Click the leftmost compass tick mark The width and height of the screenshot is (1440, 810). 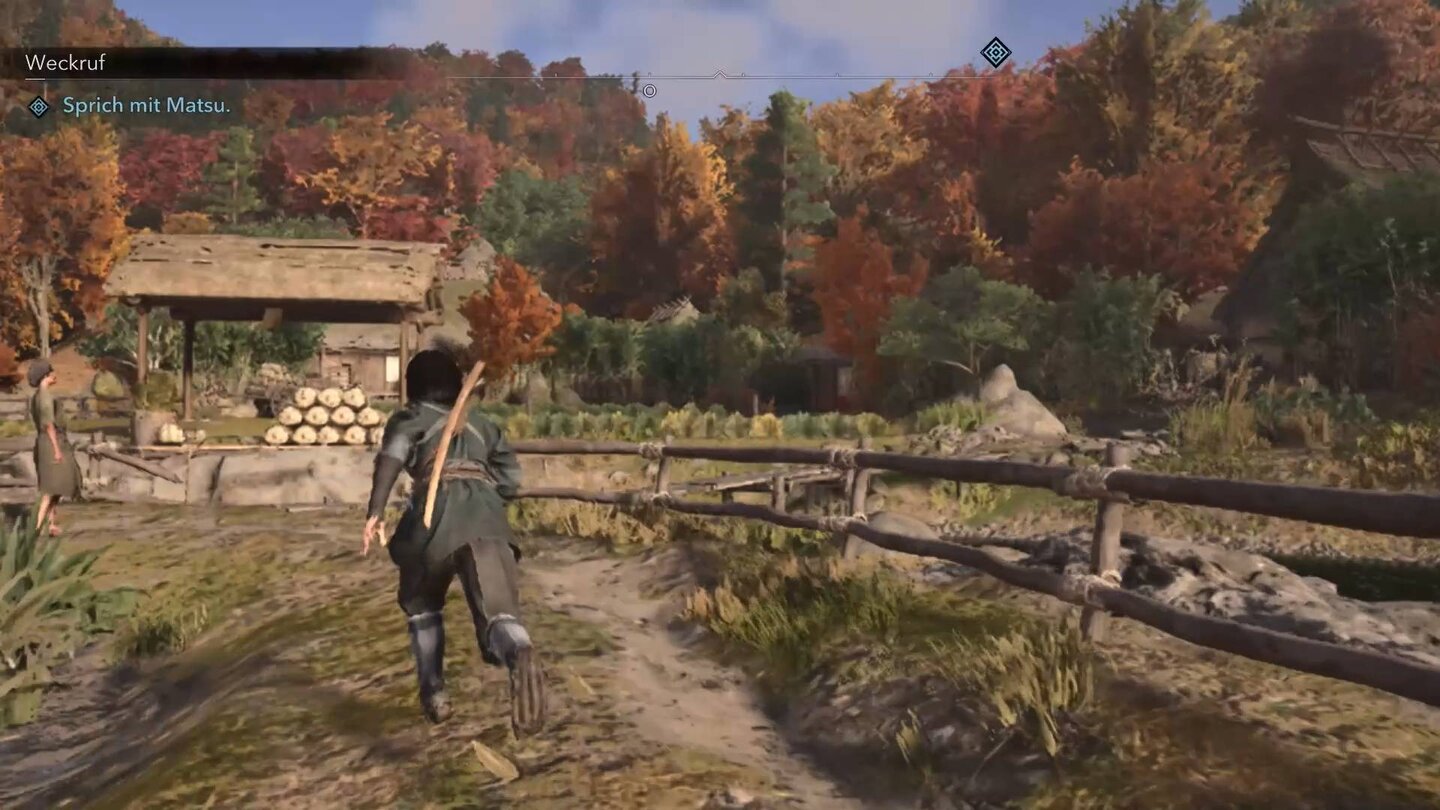[x=555, y=74]
